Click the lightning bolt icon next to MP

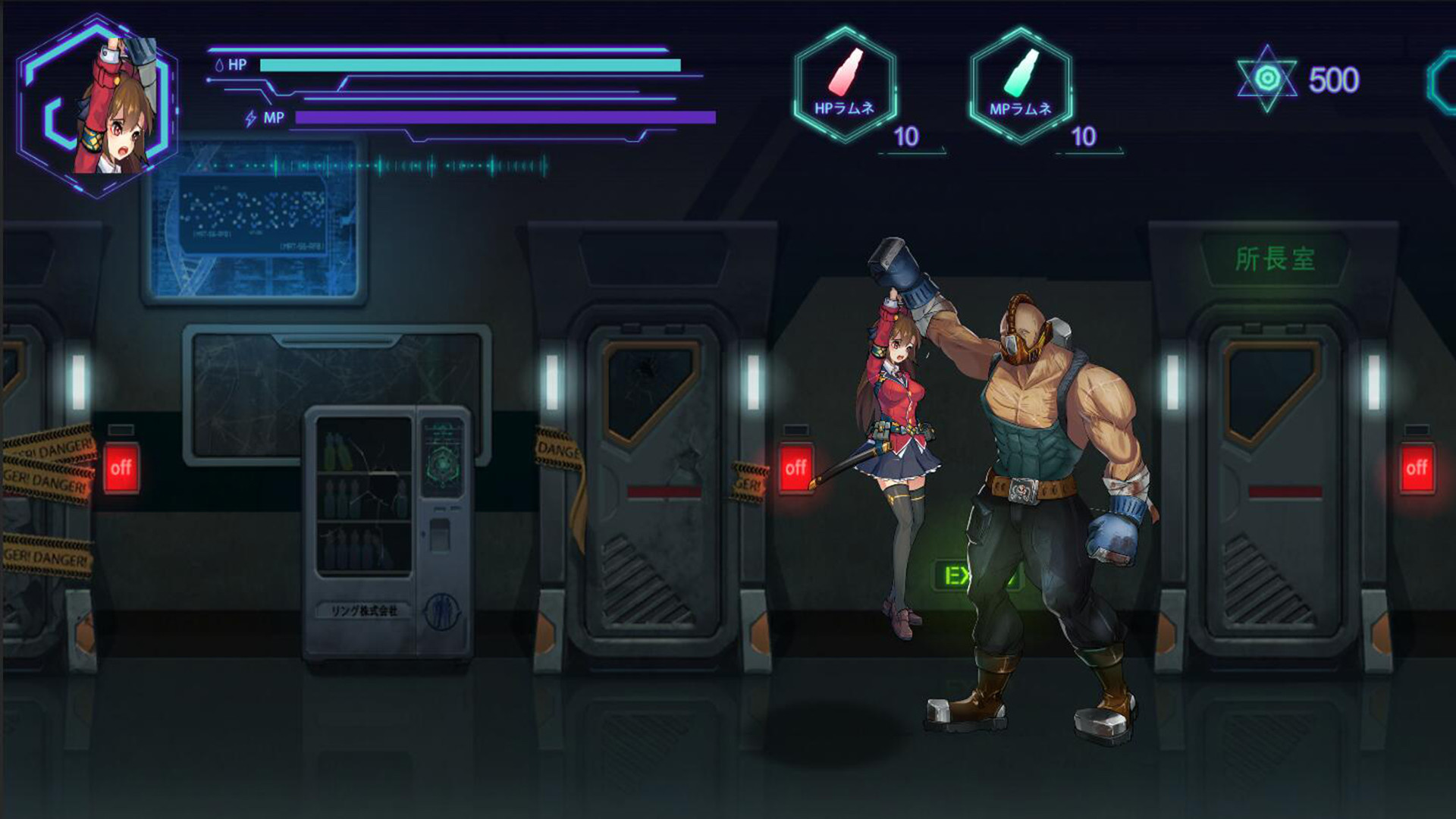(250, 117)
